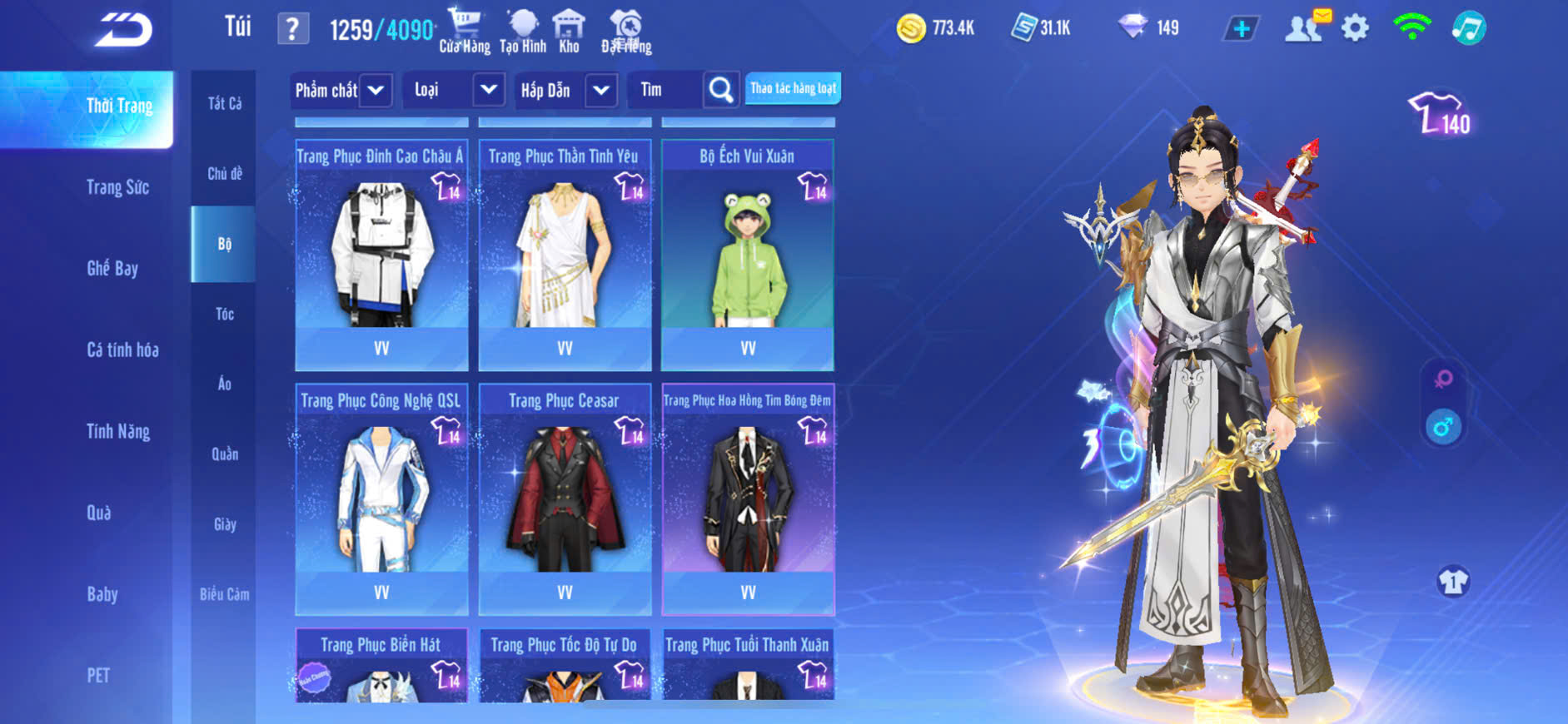Toggle the music note icon
The height and width of the screenshot is (724, 1568).
pos(1468,28)
